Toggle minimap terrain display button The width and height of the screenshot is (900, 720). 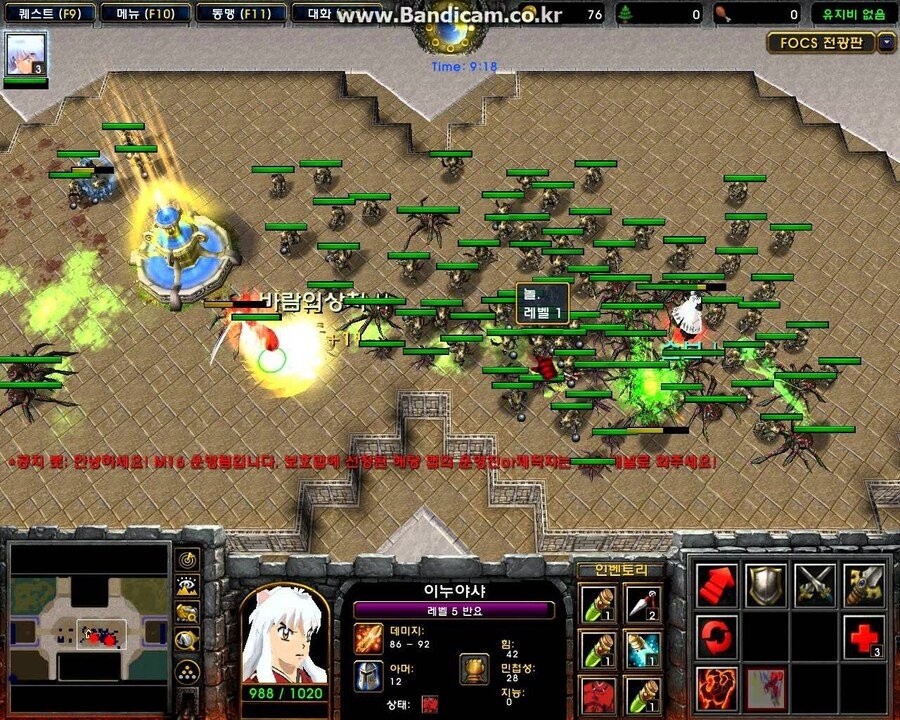tap(186, 587)
